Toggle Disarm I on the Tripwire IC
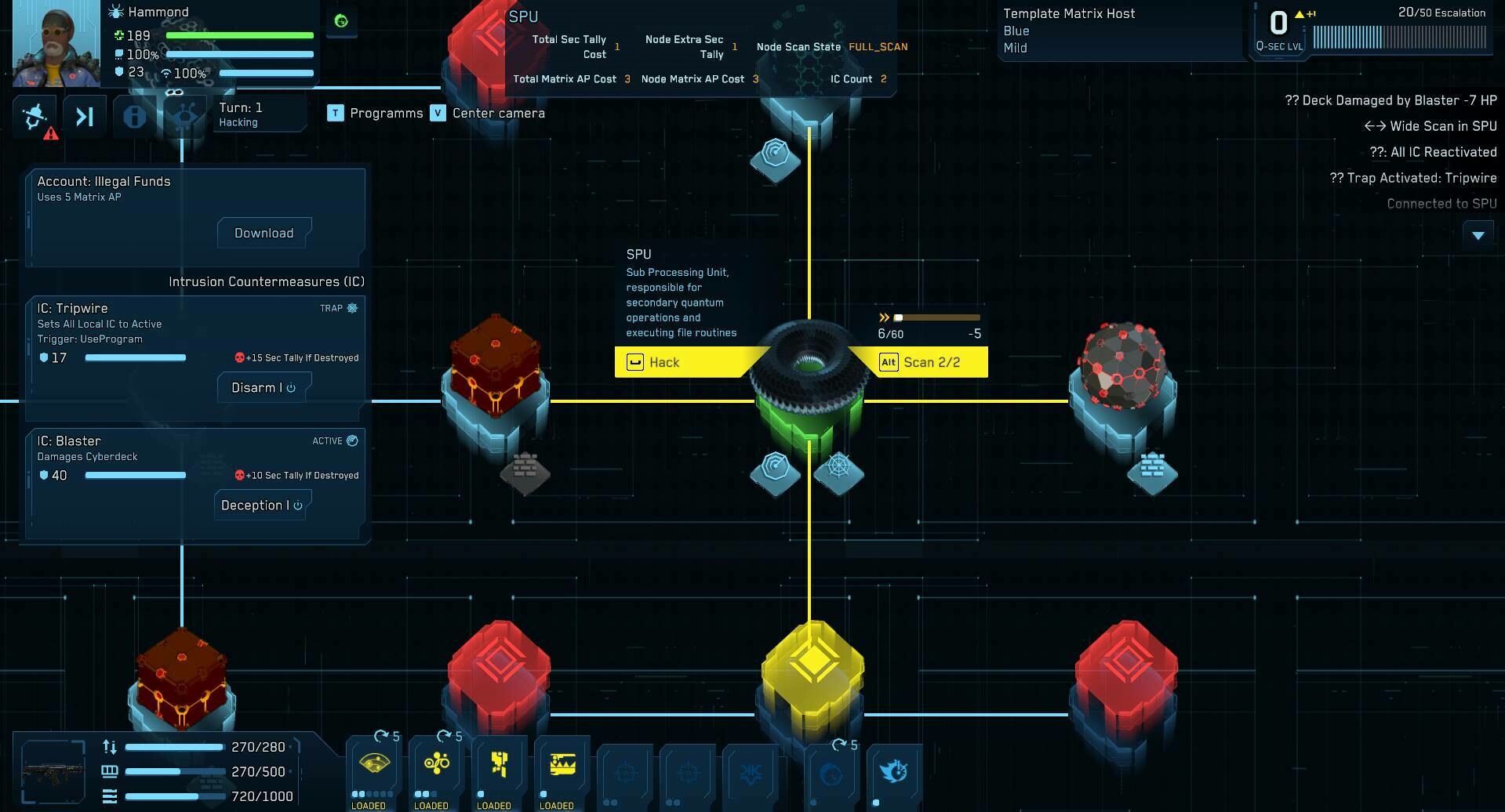This screenshot has height=812, width=1505. click(264, 387)
